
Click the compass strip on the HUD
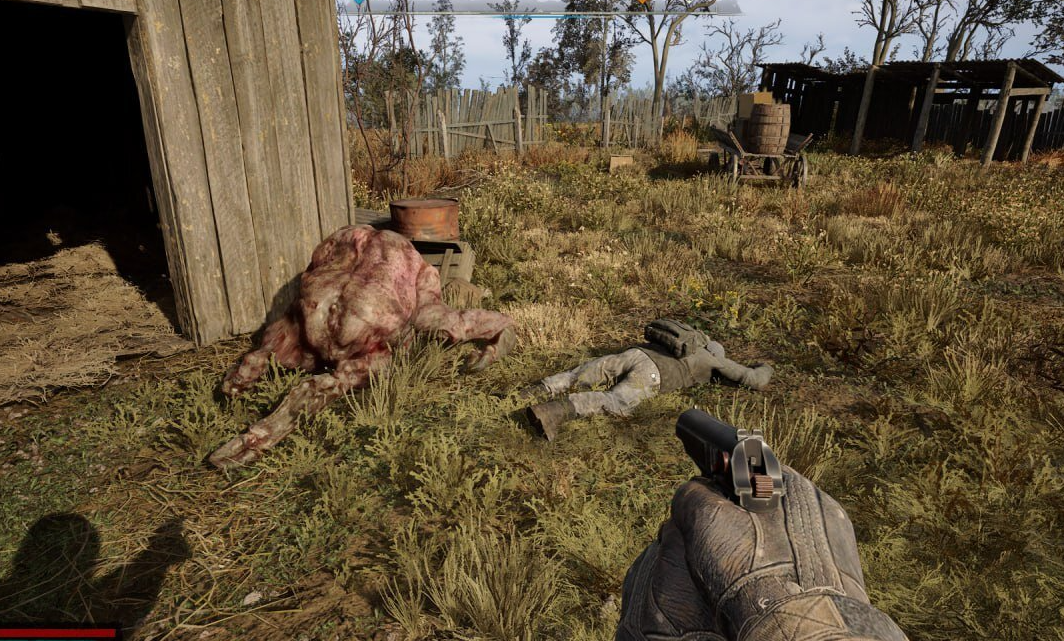pos(540,7)
